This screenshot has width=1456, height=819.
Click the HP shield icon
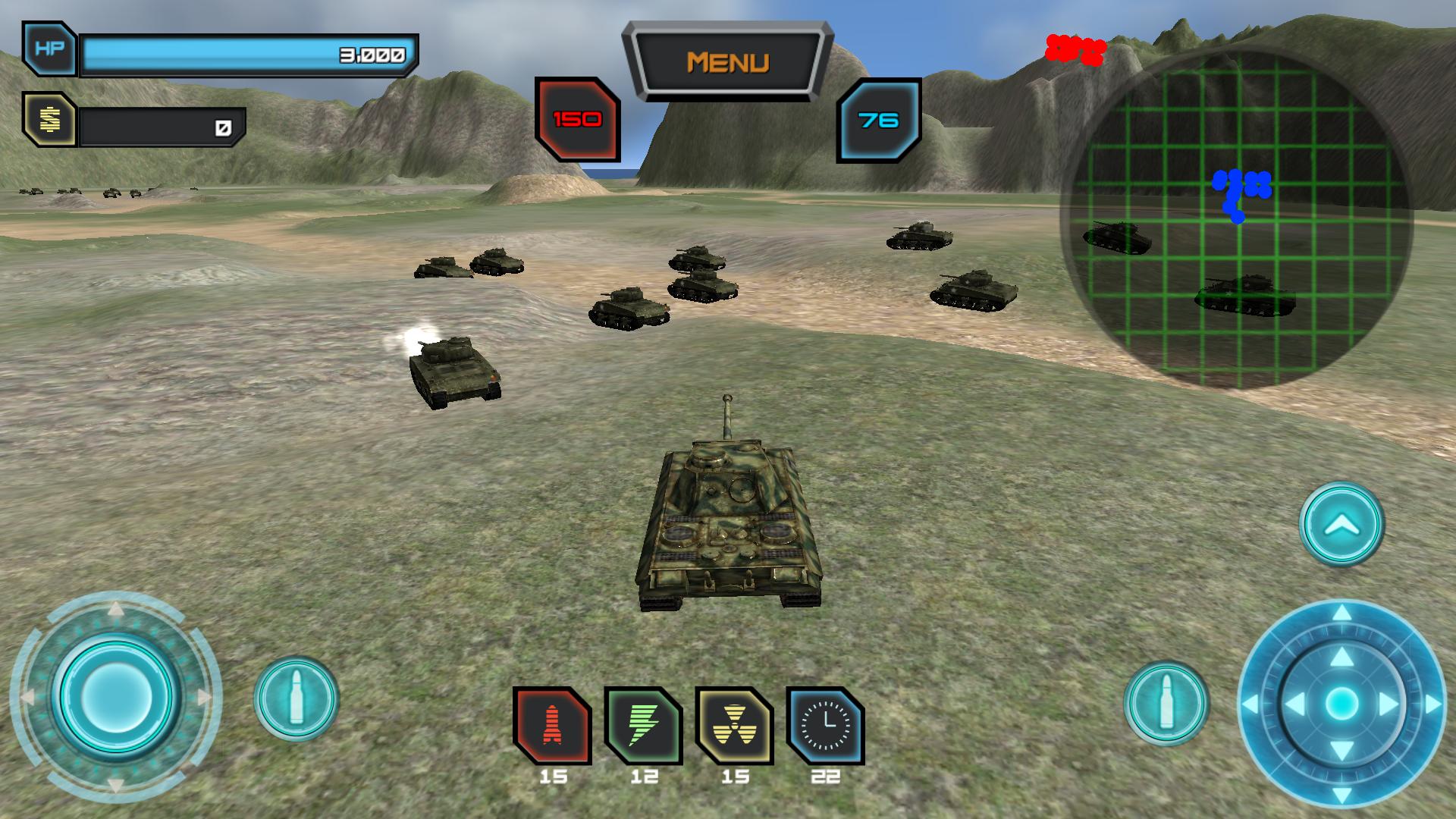pos(49,49)
